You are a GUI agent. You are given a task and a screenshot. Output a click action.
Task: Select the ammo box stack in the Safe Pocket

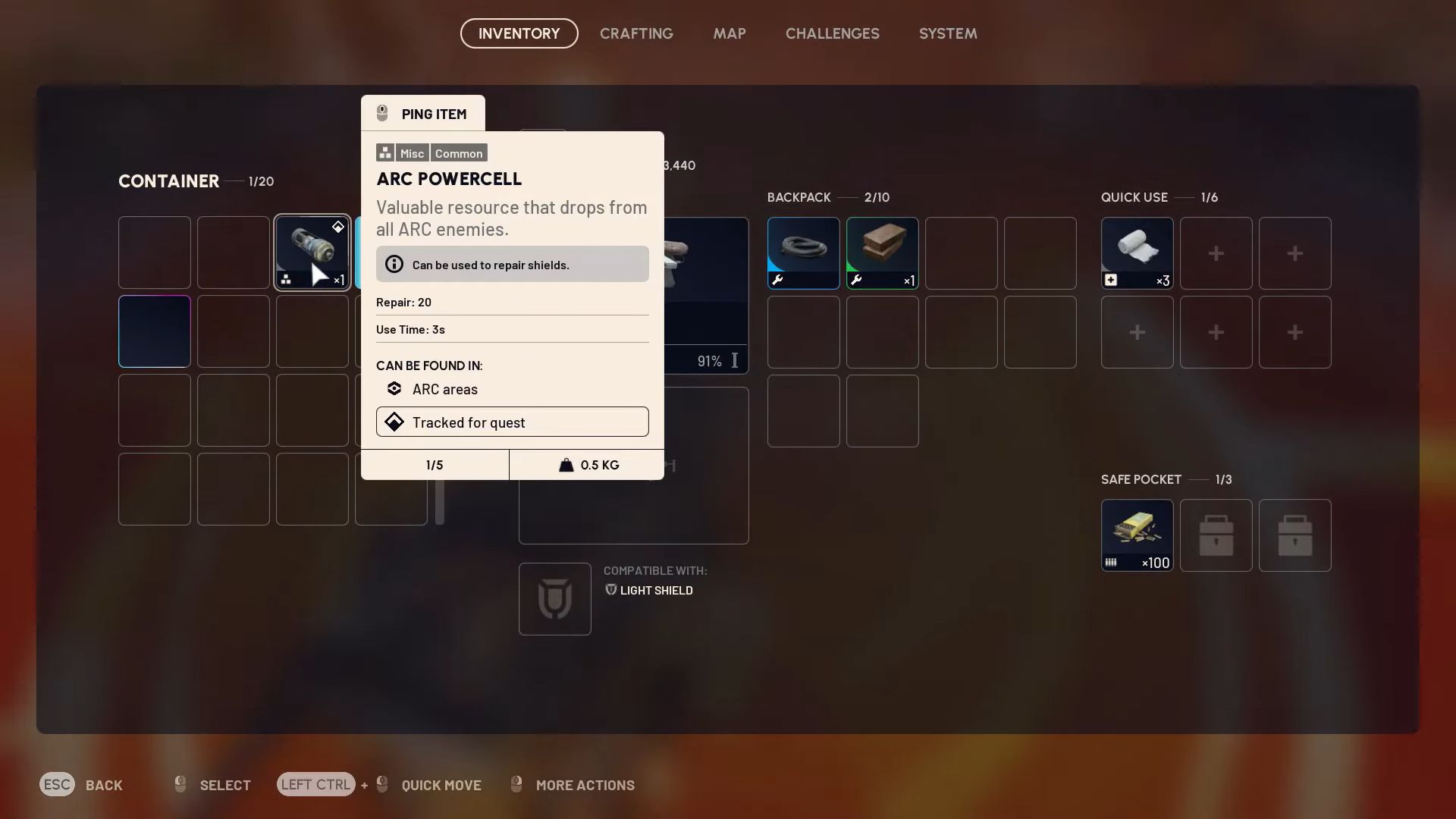coord(1137,535)
